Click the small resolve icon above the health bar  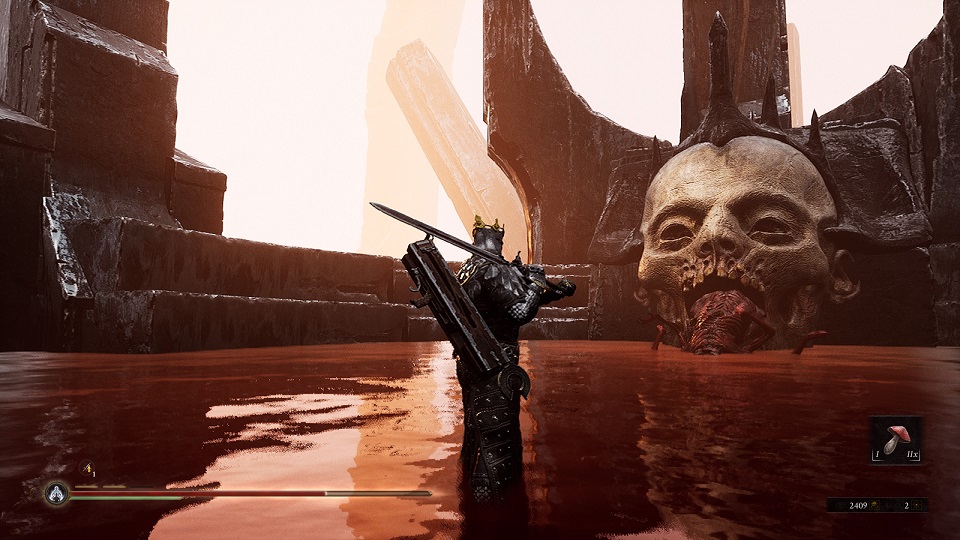[x=87, y=468]
